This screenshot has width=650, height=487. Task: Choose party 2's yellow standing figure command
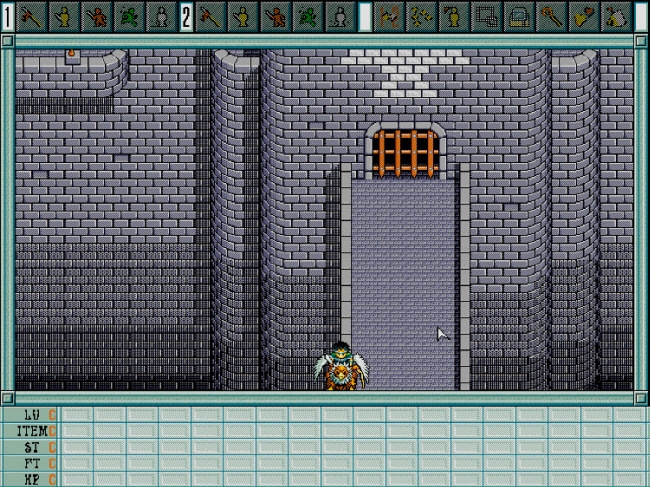(243, 15)
